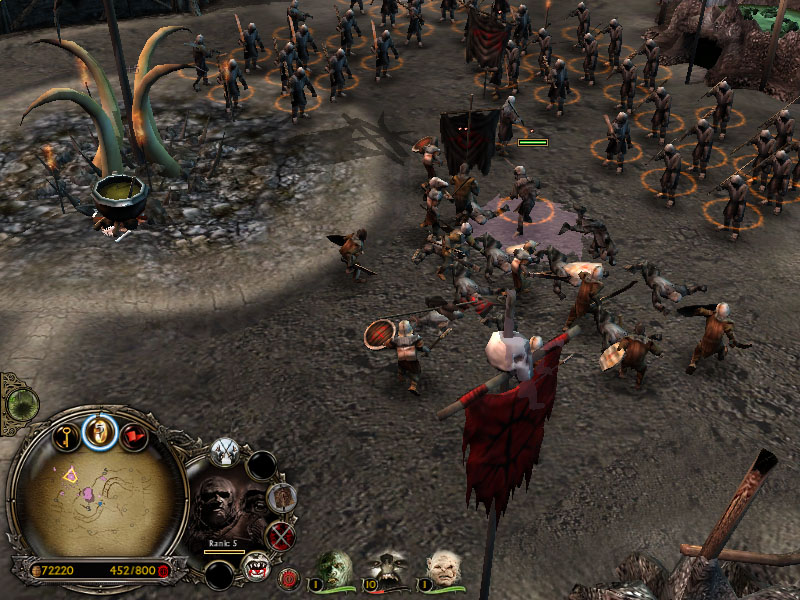This screenshot has height=600, width=800.
Task: Select the pale goblin hero portrait
Action: (443, 567)
